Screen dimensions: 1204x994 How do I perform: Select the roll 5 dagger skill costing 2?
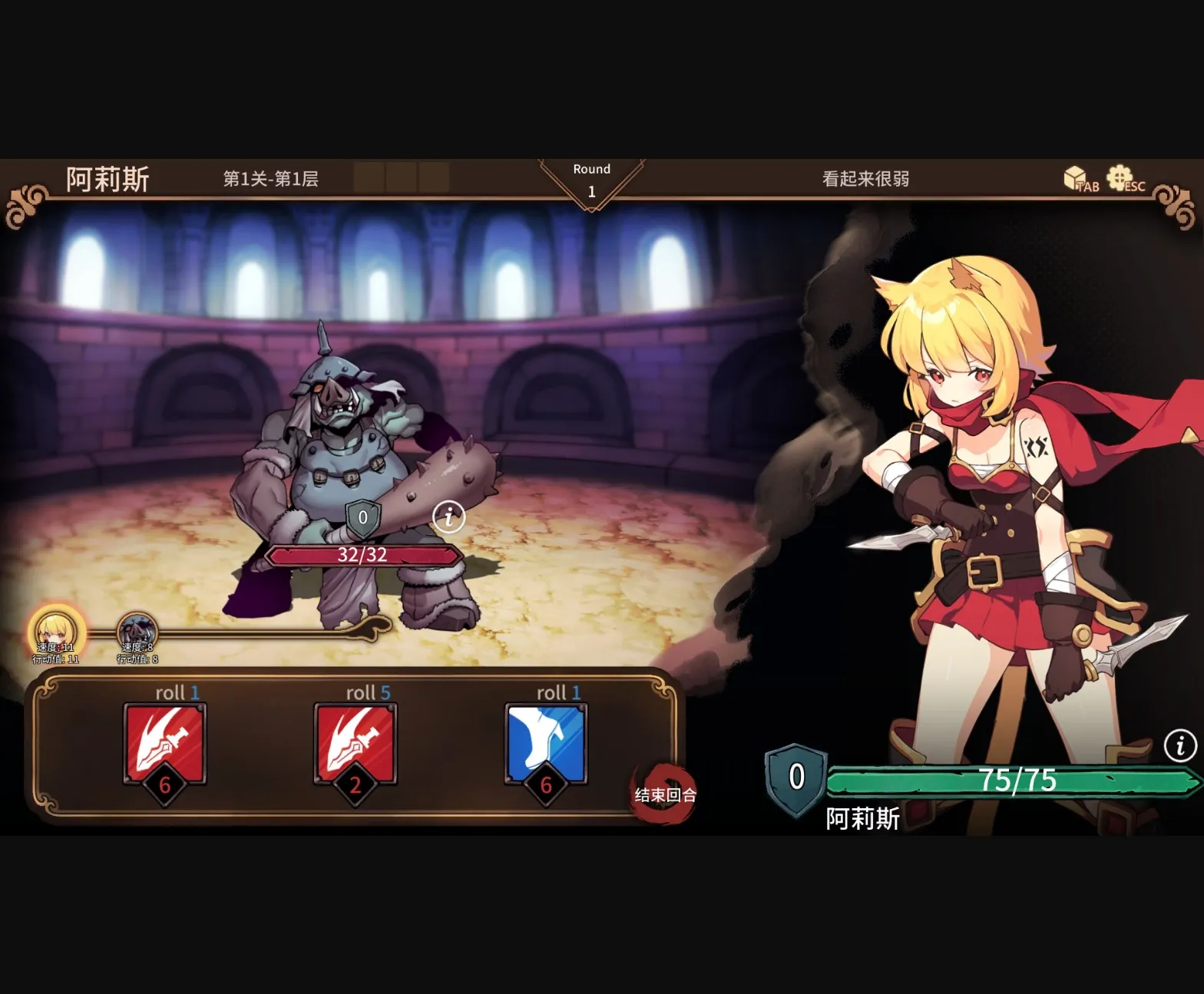pos(355,742)
